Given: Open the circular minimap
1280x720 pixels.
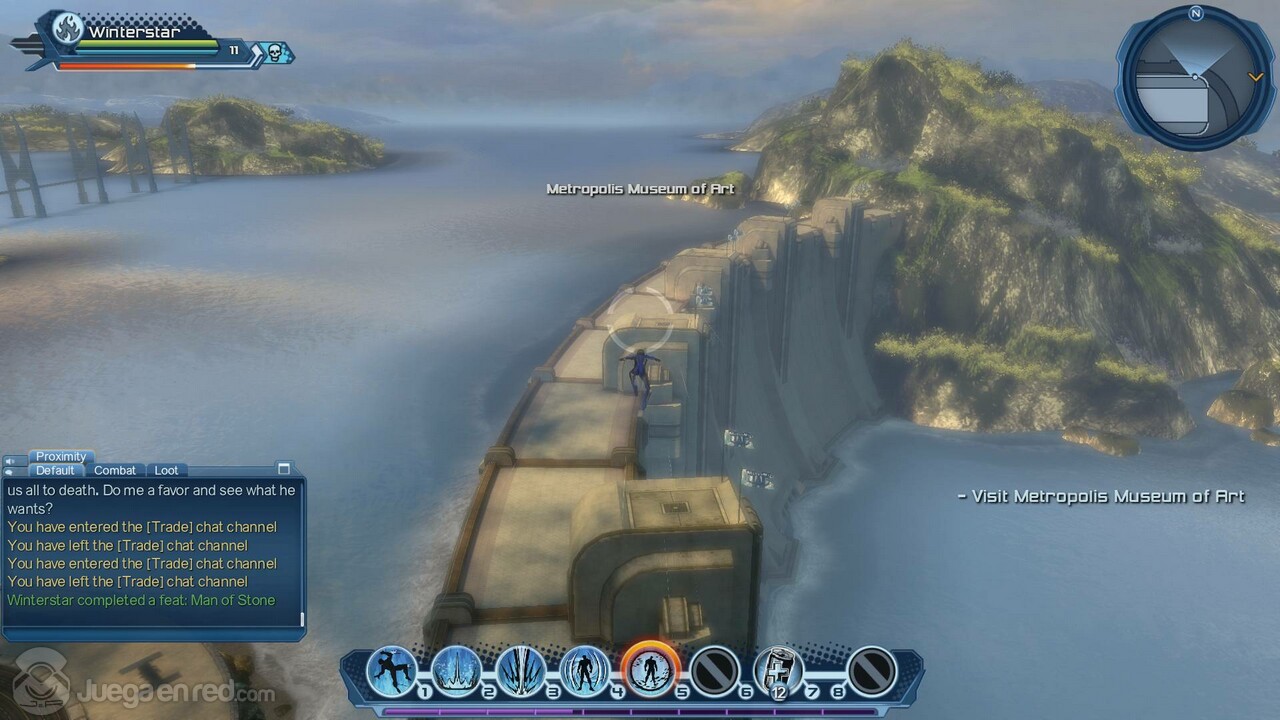Looking at the screenshot, I should [1195, 78].
